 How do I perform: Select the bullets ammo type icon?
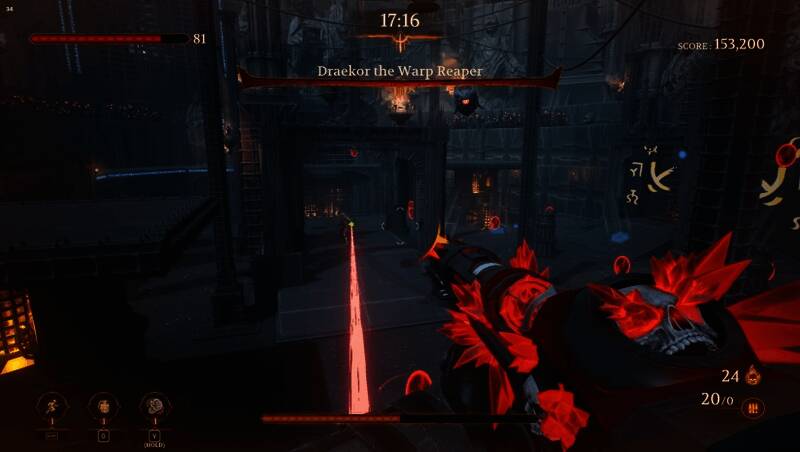pos(753,408)
